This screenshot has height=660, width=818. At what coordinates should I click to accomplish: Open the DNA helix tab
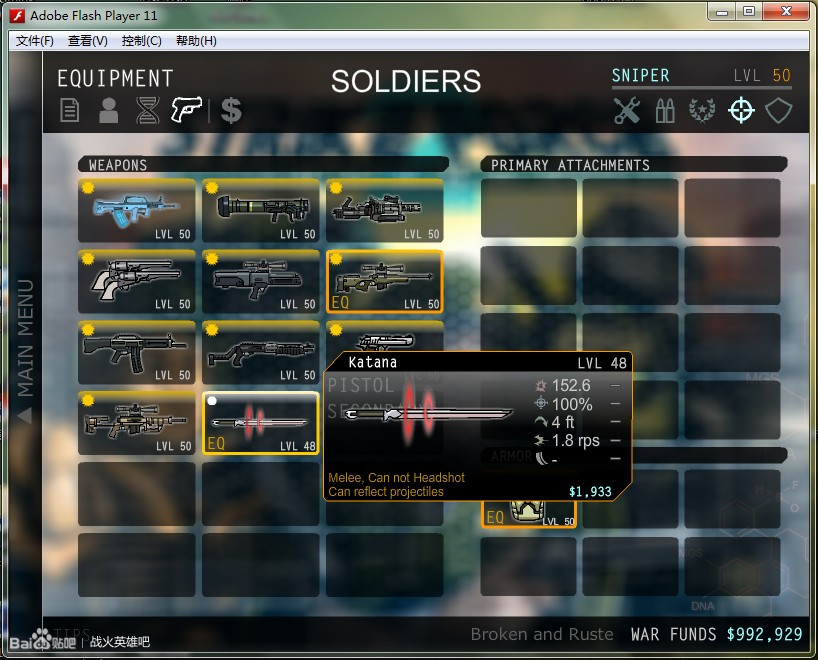pos(148,111)
